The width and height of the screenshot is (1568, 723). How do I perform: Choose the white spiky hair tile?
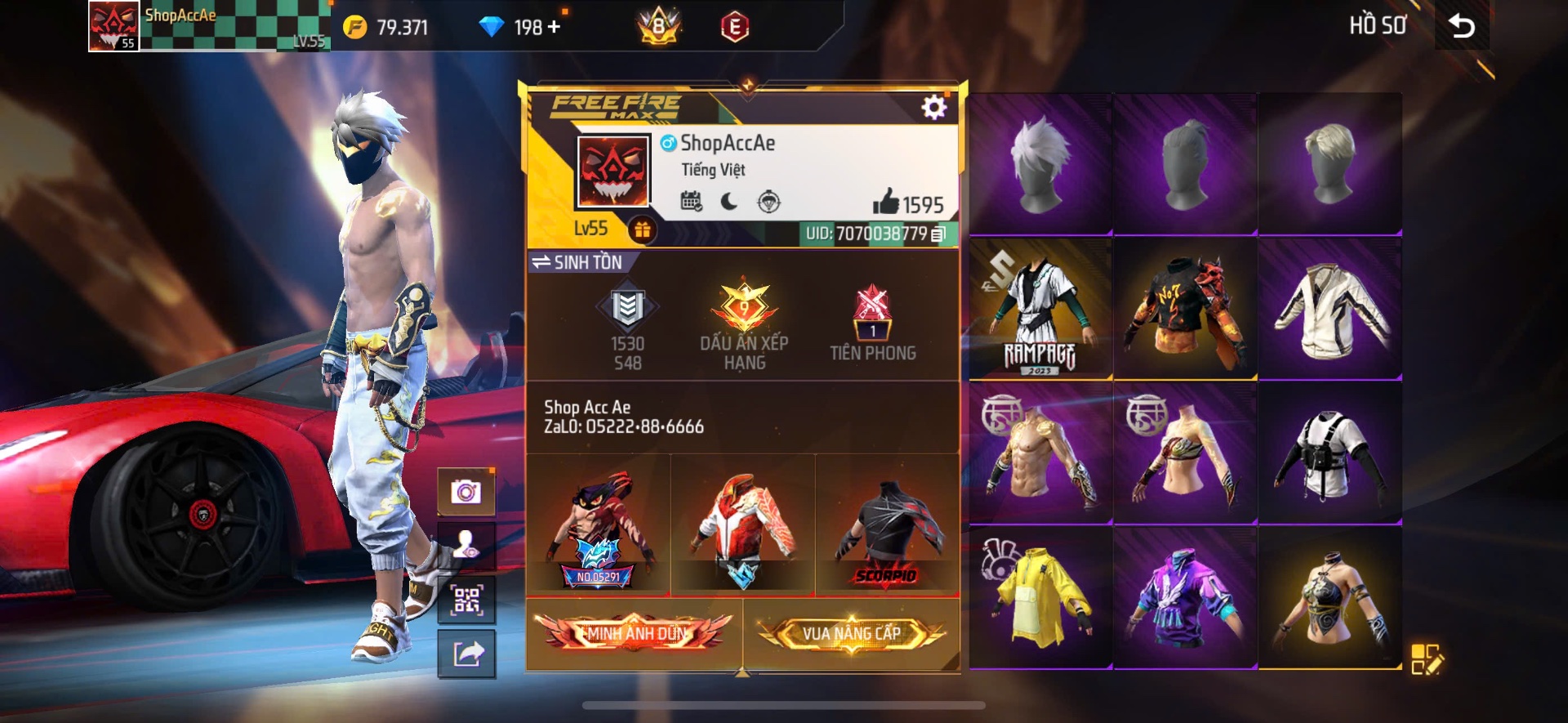point(1040,164)
